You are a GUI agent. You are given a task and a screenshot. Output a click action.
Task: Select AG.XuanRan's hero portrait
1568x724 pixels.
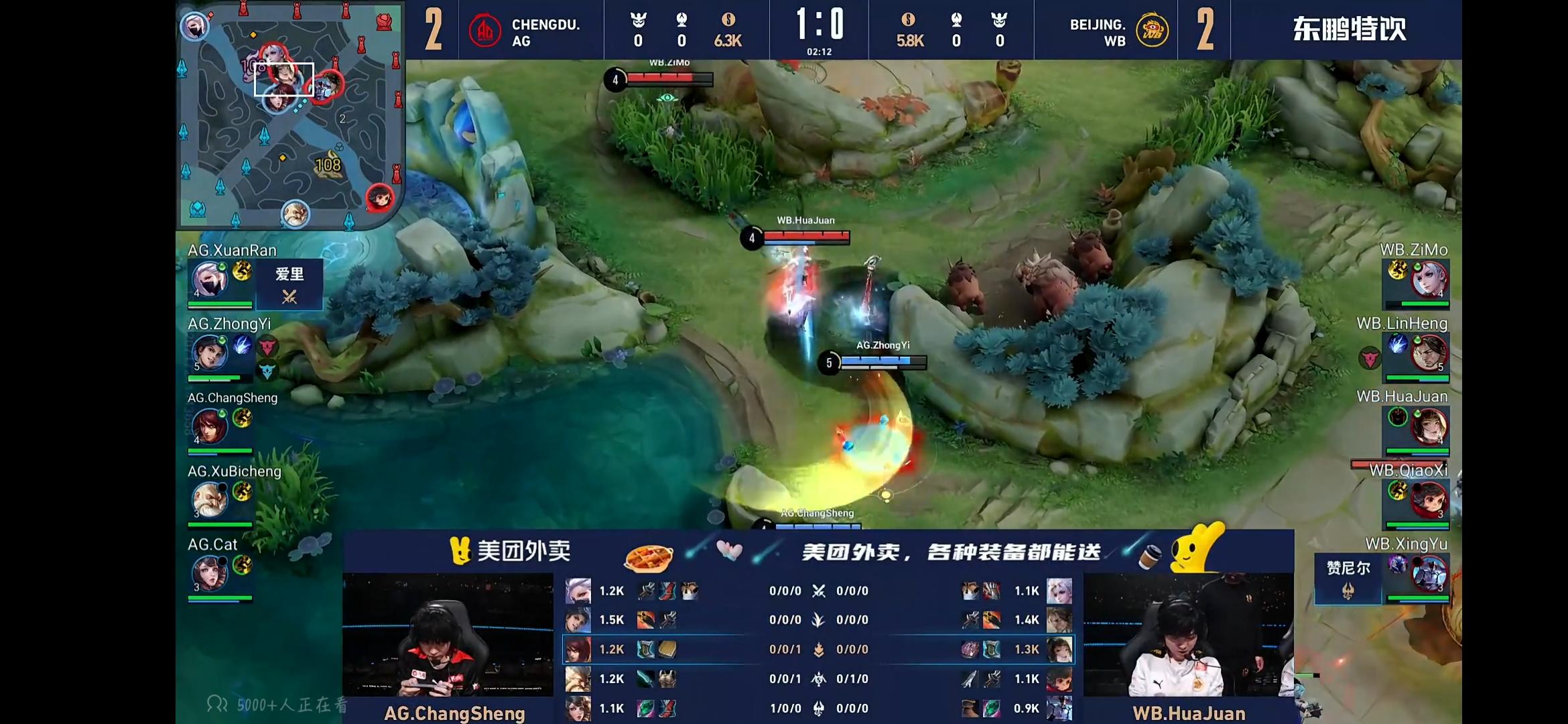[x=209, y=280]
